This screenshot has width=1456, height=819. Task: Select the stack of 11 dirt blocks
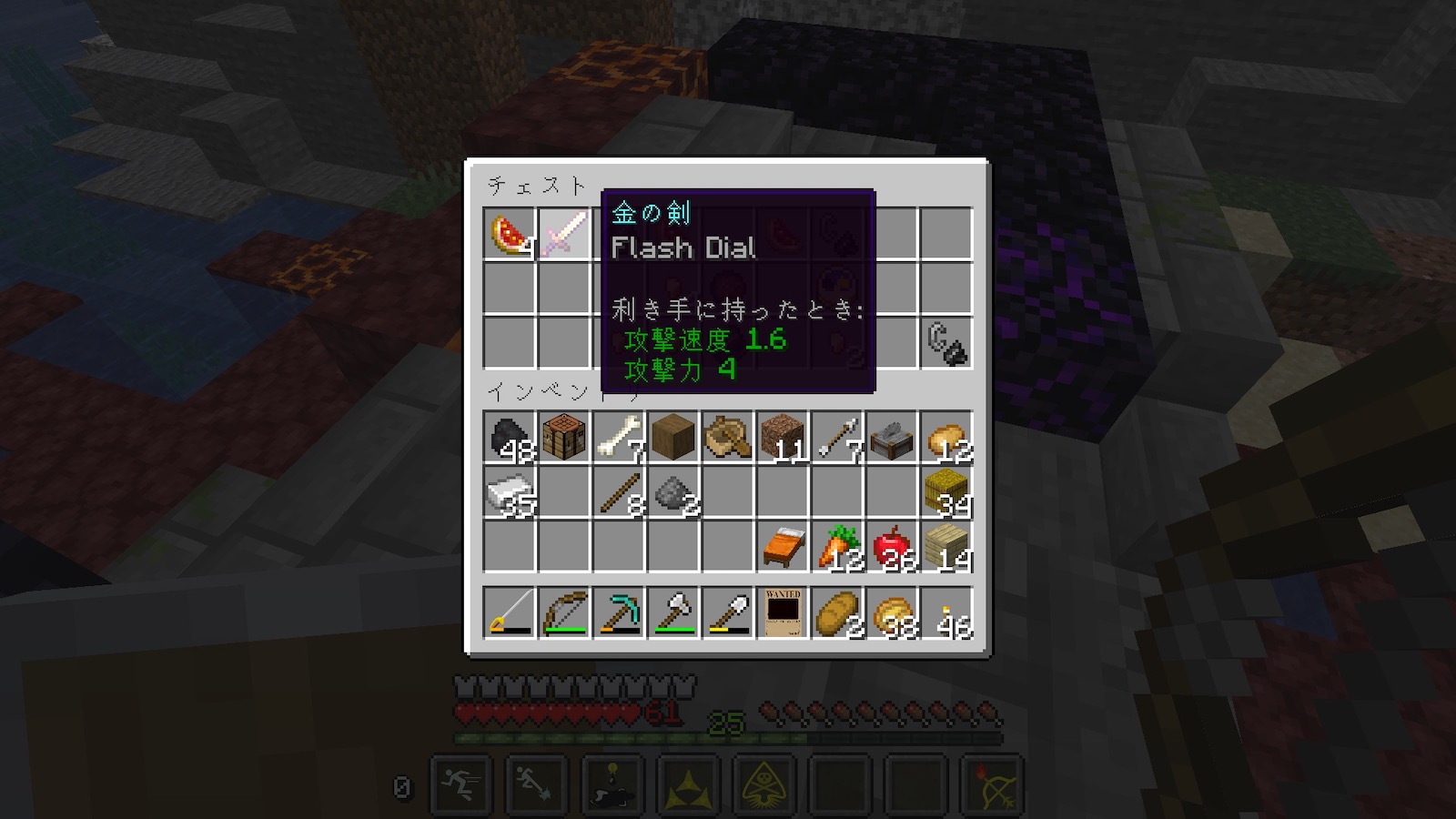pyautogui.click(x=783, y=438)
